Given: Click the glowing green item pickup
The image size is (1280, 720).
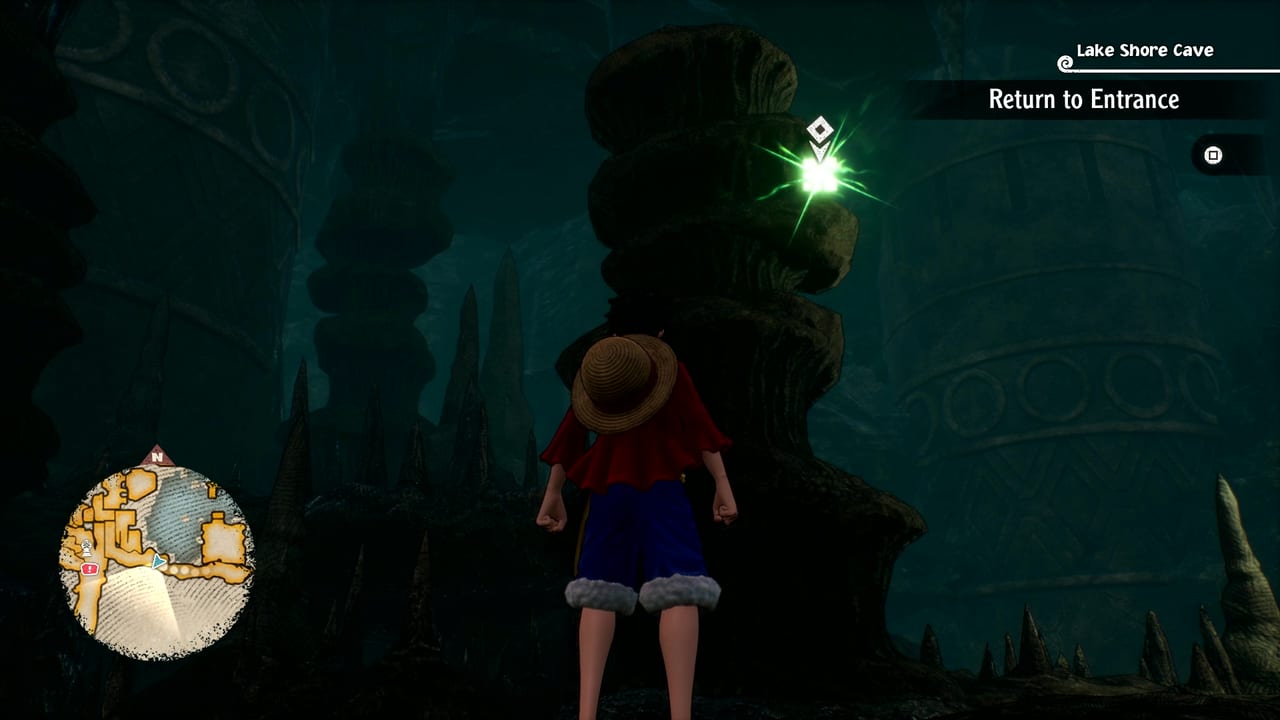Looking at the screenshot, I should [818, 173].
